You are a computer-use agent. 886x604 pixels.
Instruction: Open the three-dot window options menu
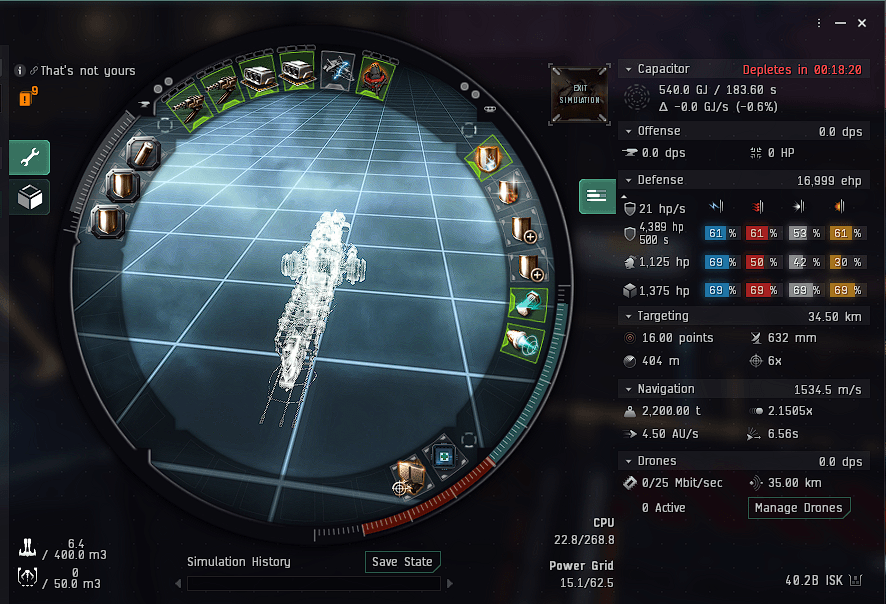point(819,23)
